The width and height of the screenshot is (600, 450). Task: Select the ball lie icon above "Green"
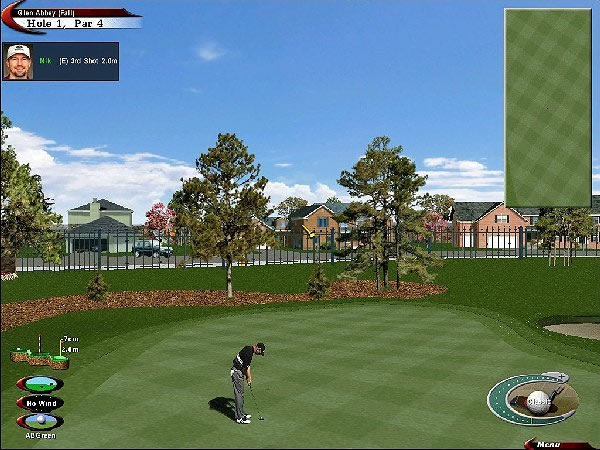[x=40, y=421]
